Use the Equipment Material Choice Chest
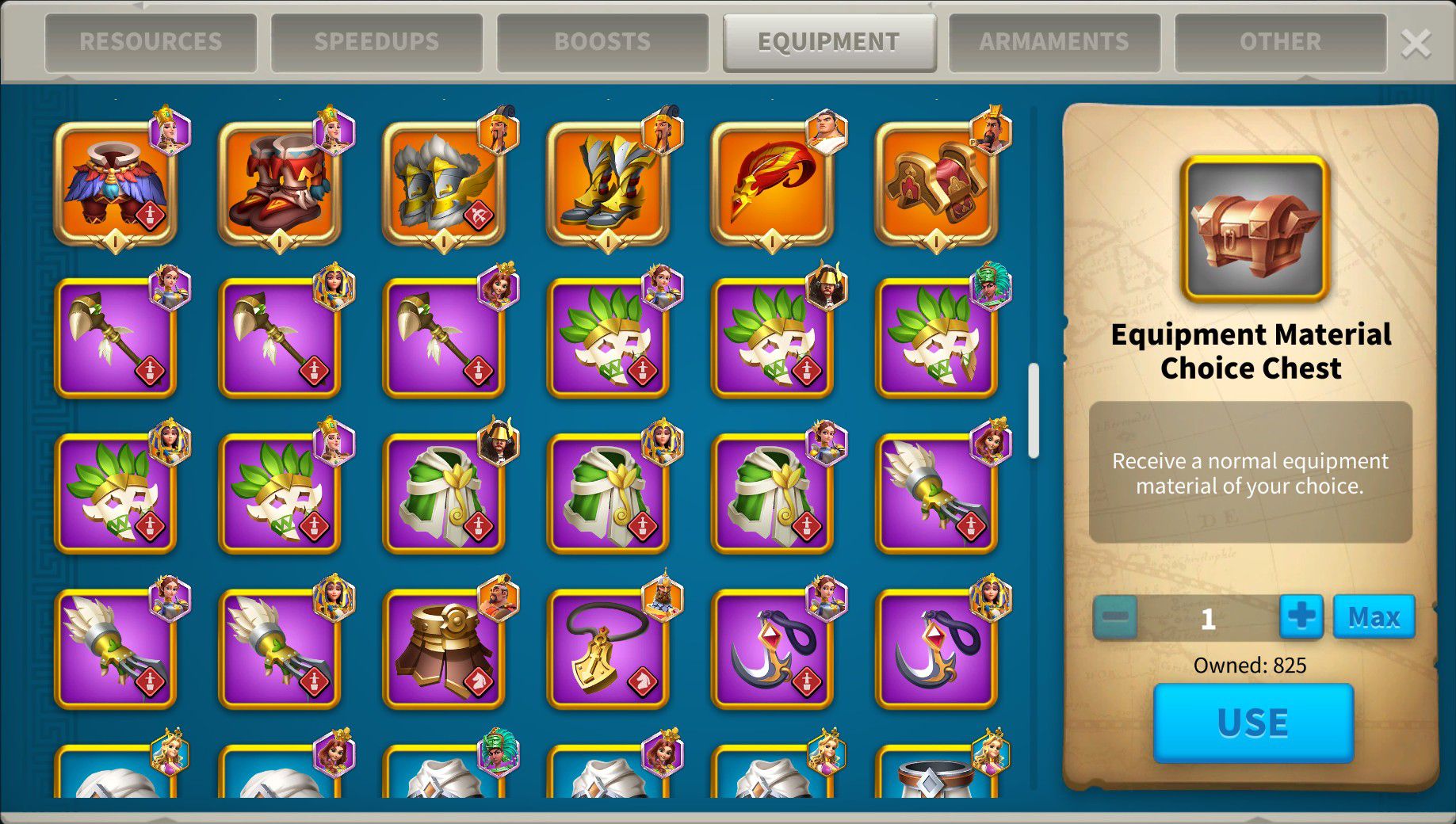The image size is (1456, 824). (1252, 723)
